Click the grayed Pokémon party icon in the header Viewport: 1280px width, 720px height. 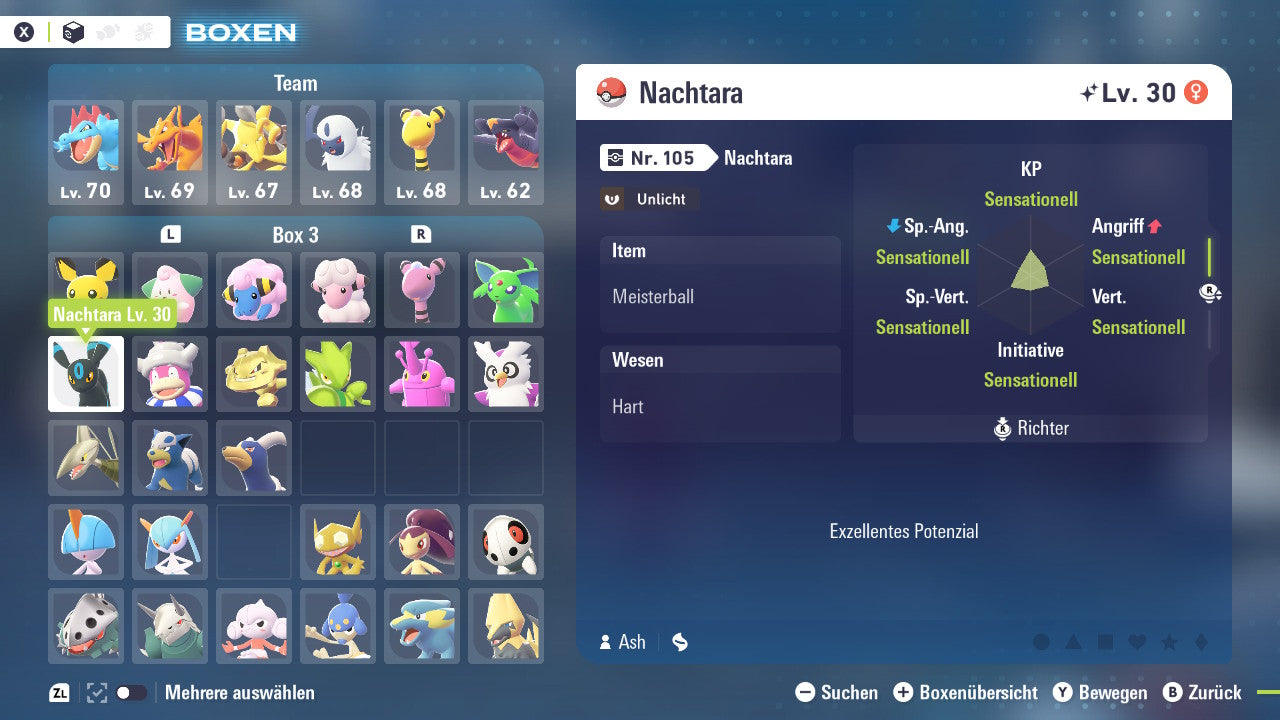pos(105,31)
